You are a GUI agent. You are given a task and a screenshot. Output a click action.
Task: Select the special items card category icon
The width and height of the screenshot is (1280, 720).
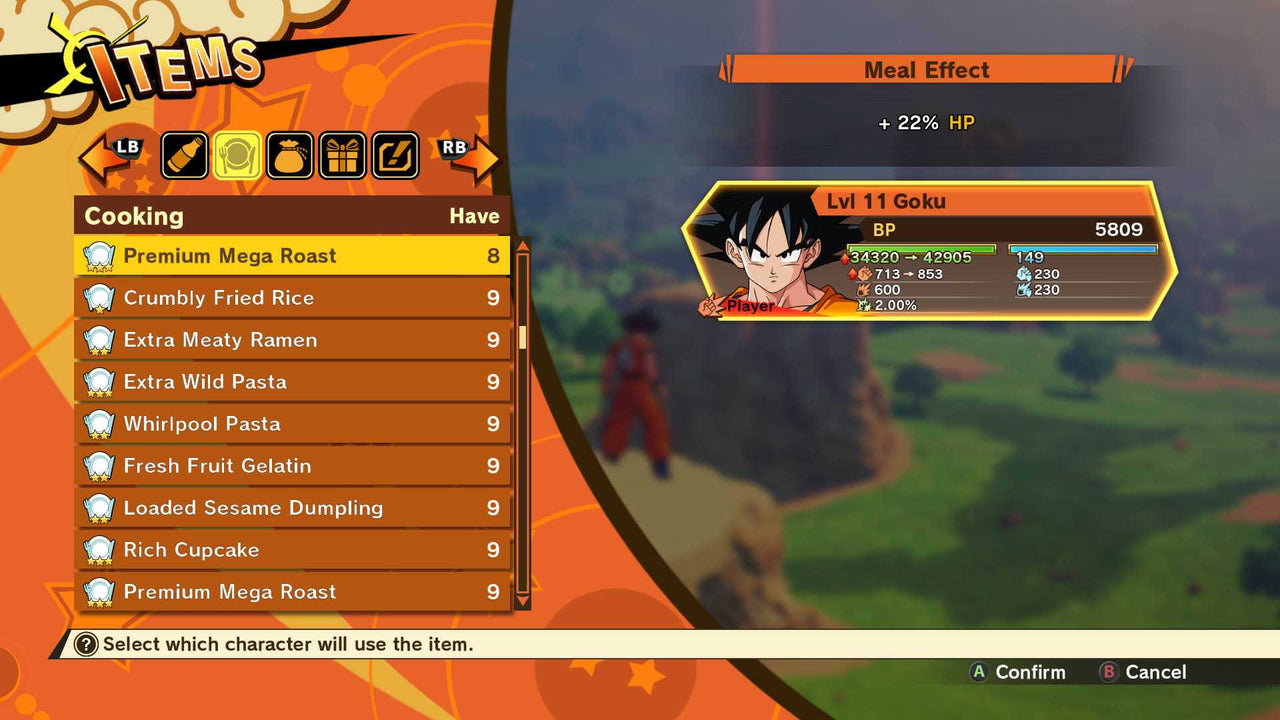[x=394, y=155]
